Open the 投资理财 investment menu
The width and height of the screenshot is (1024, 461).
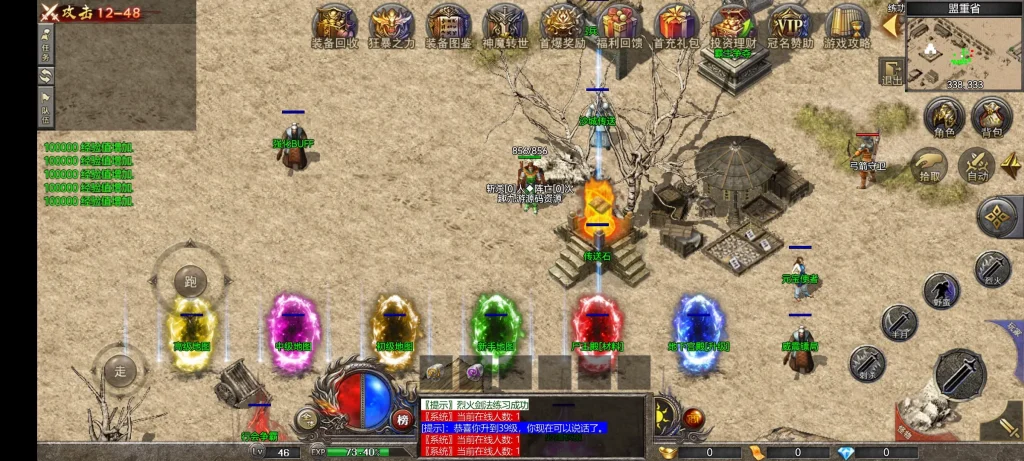point(733,25)
